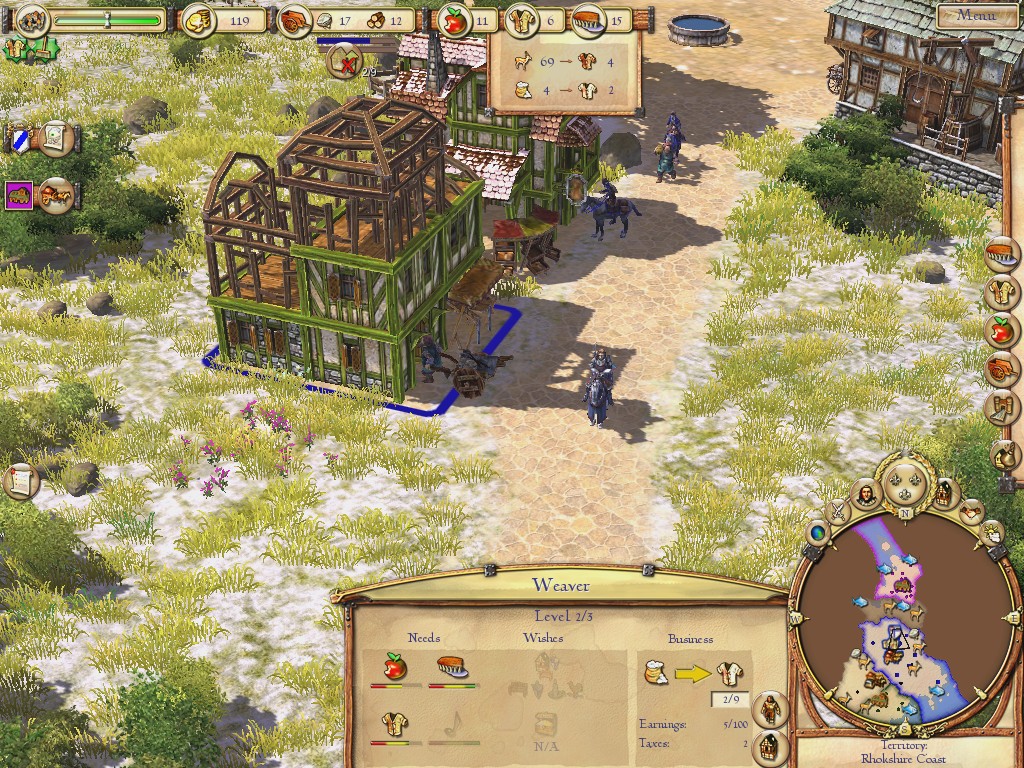
Task: Click the crossed swords military button
Action: click(x=838, y=511)
